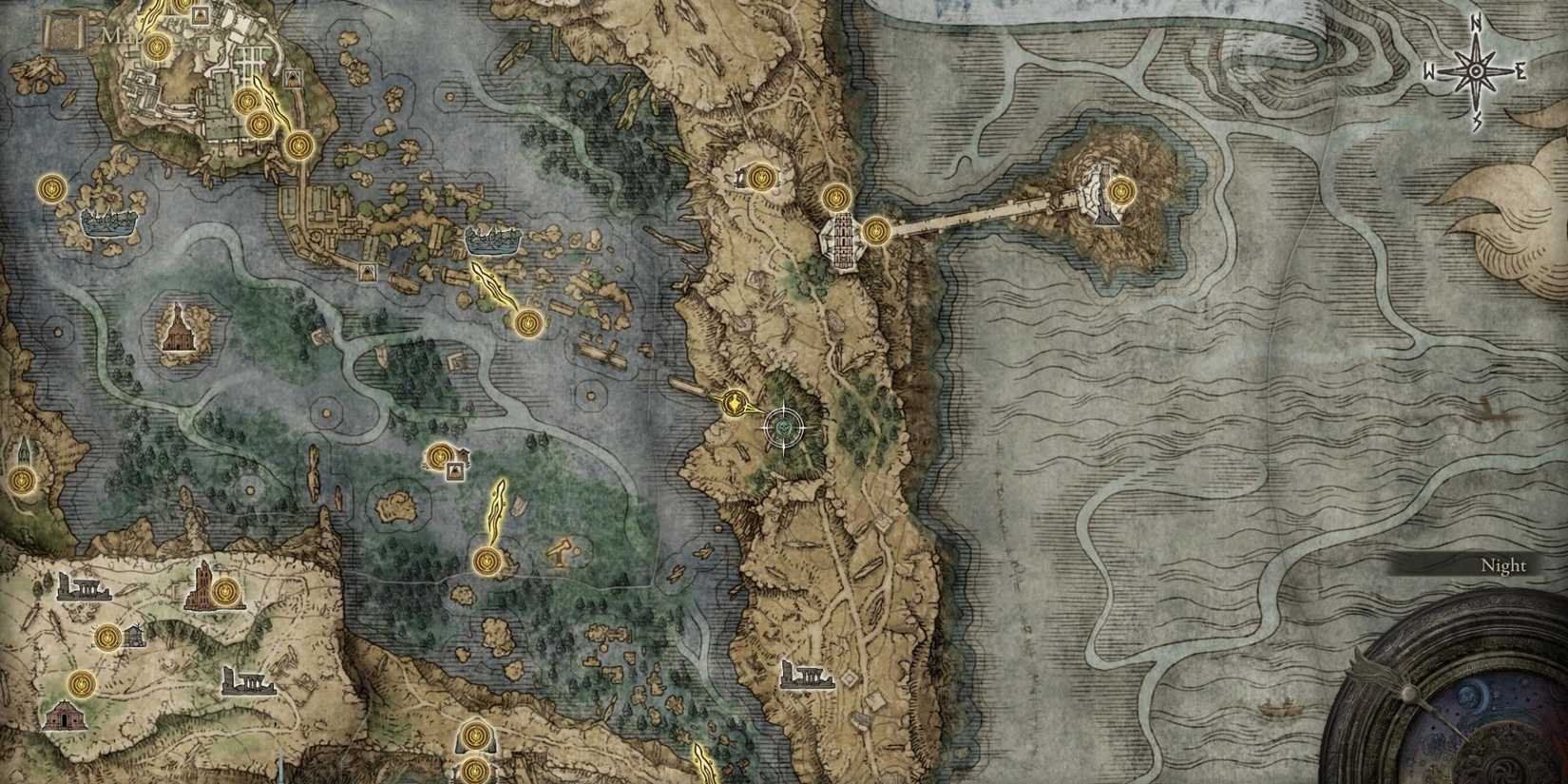Click the bridge tower structure icon near the coast

842,242
